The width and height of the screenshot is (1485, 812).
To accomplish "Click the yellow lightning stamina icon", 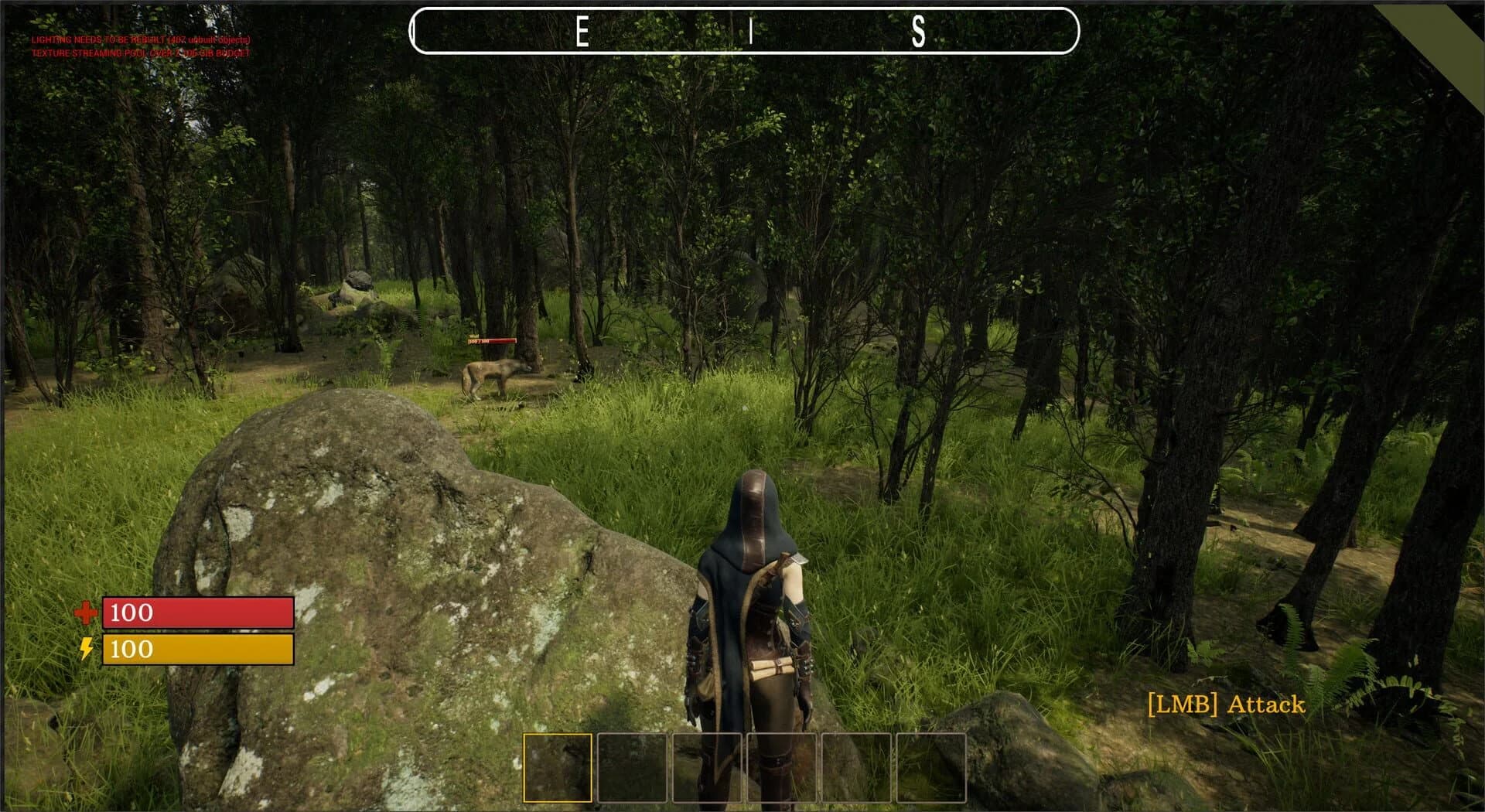I will click(x=87, y=650).
